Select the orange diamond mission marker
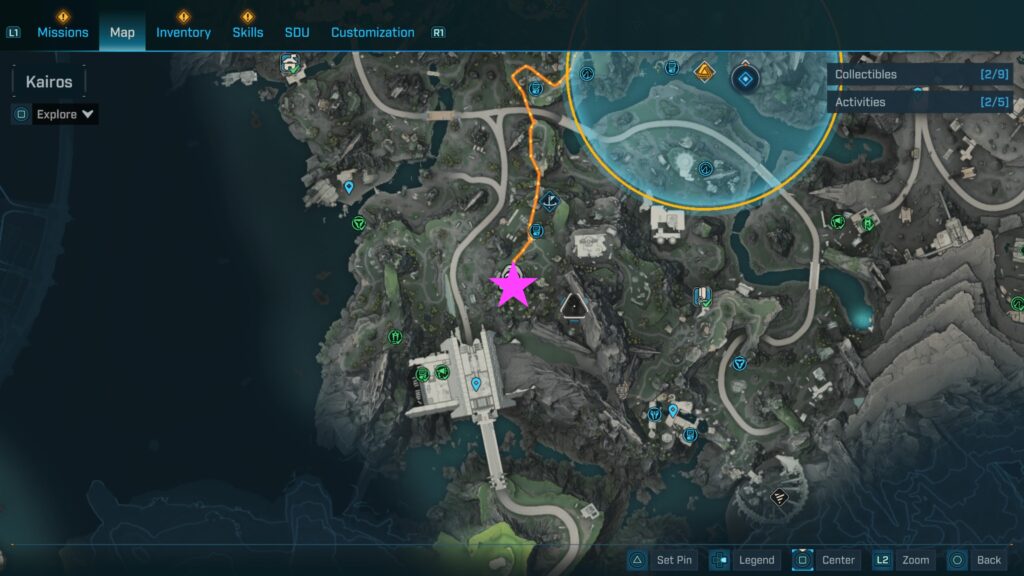Screen dimensions: 1024x576 [705, 72]
